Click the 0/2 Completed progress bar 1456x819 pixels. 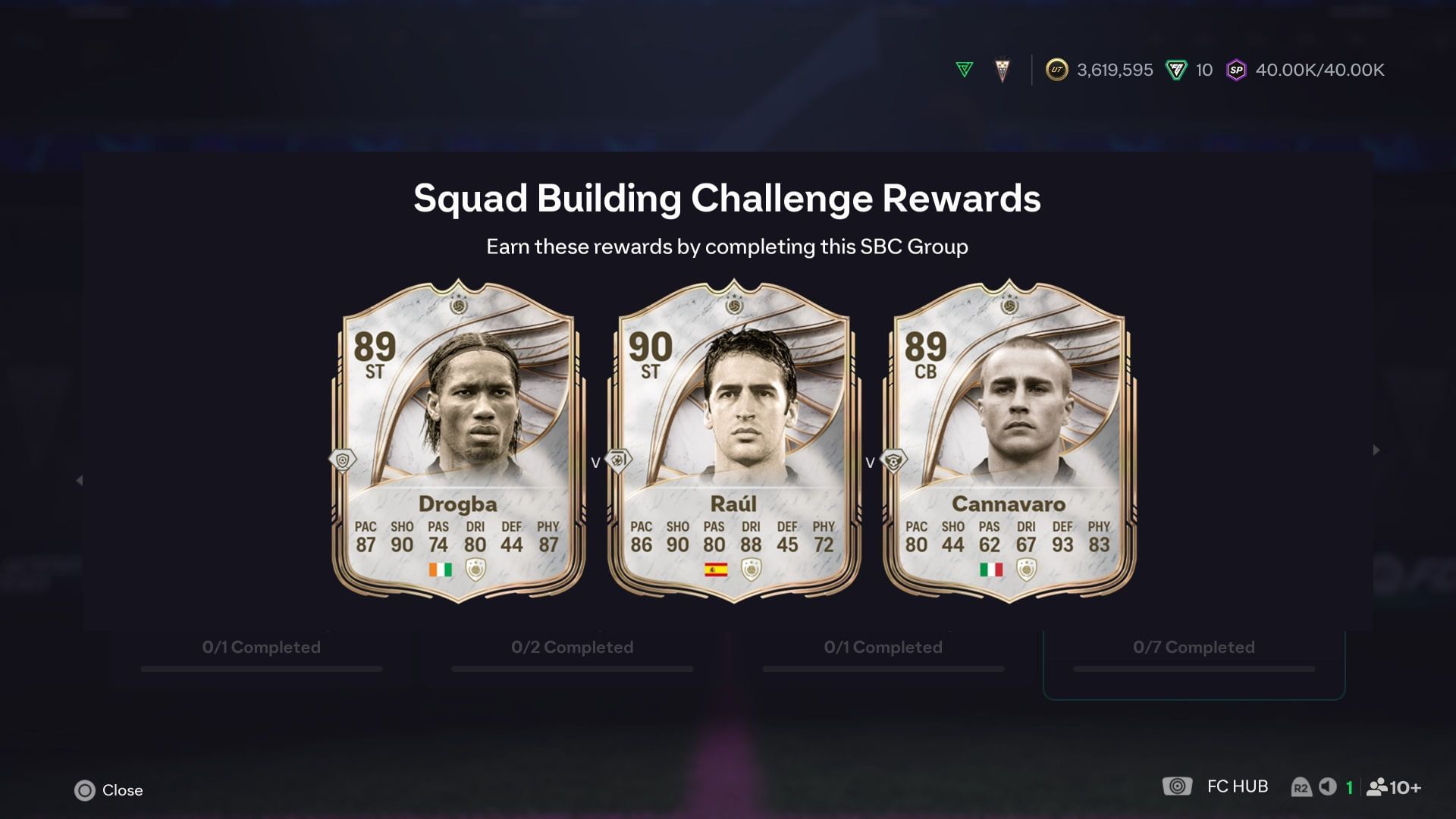(573, 668)
